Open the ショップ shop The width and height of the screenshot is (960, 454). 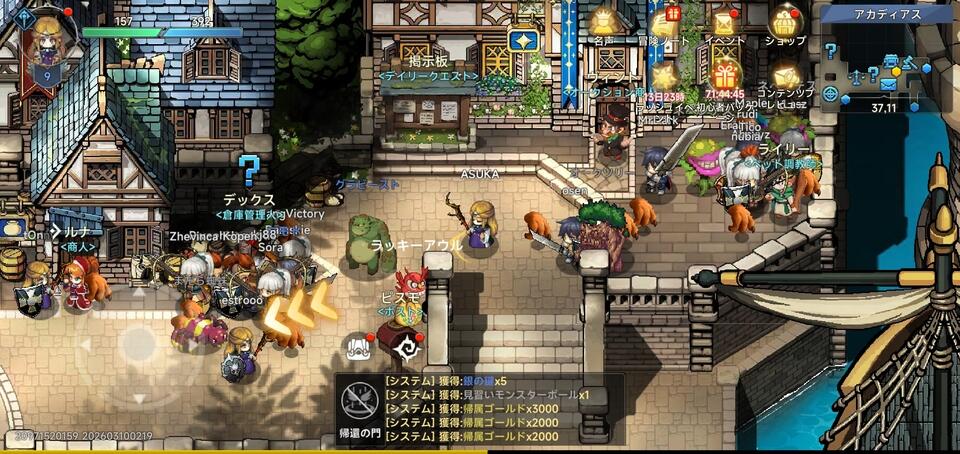tap(786, 22)
